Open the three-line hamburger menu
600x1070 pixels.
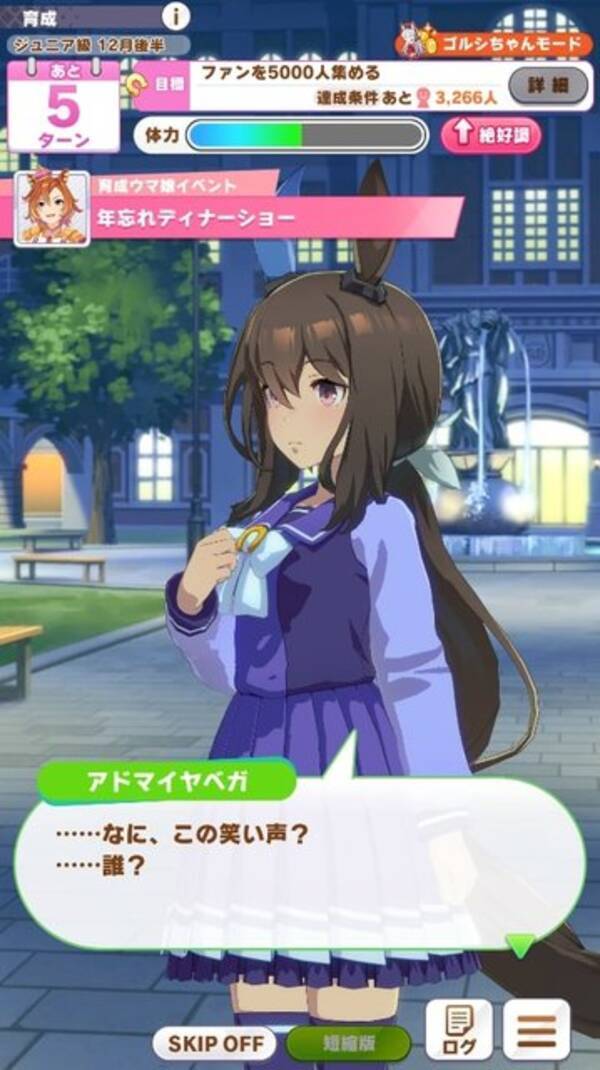(x=536, y=1031)
